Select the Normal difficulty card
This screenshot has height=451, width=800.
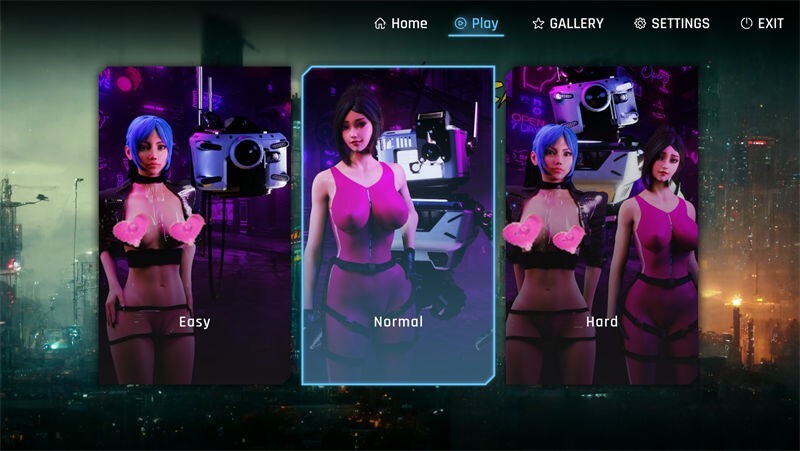click(x=398, y=226)
